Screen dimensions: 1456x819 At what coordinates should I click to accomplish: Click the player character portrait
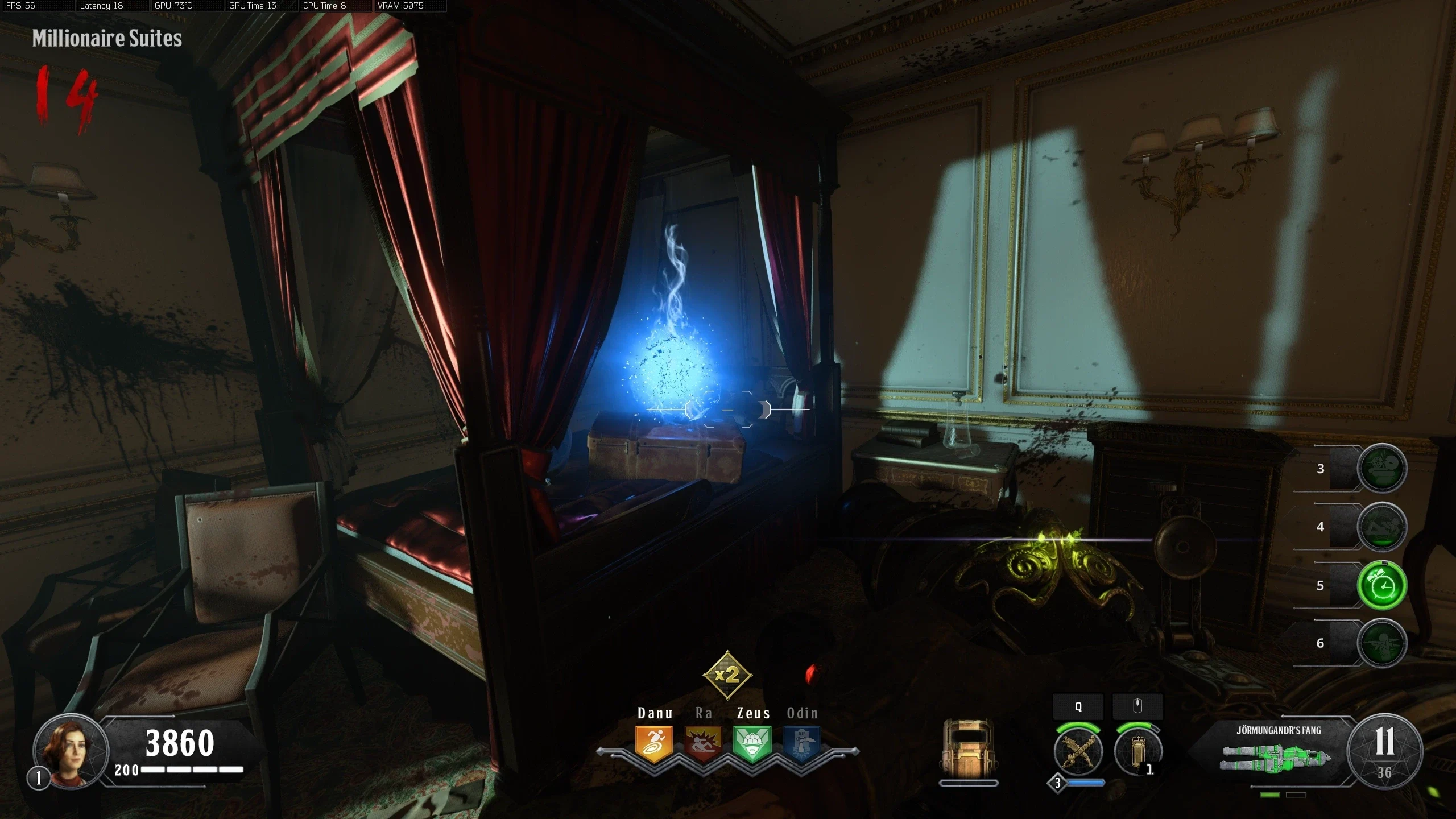pyautogui.click(x=71, y=751)
